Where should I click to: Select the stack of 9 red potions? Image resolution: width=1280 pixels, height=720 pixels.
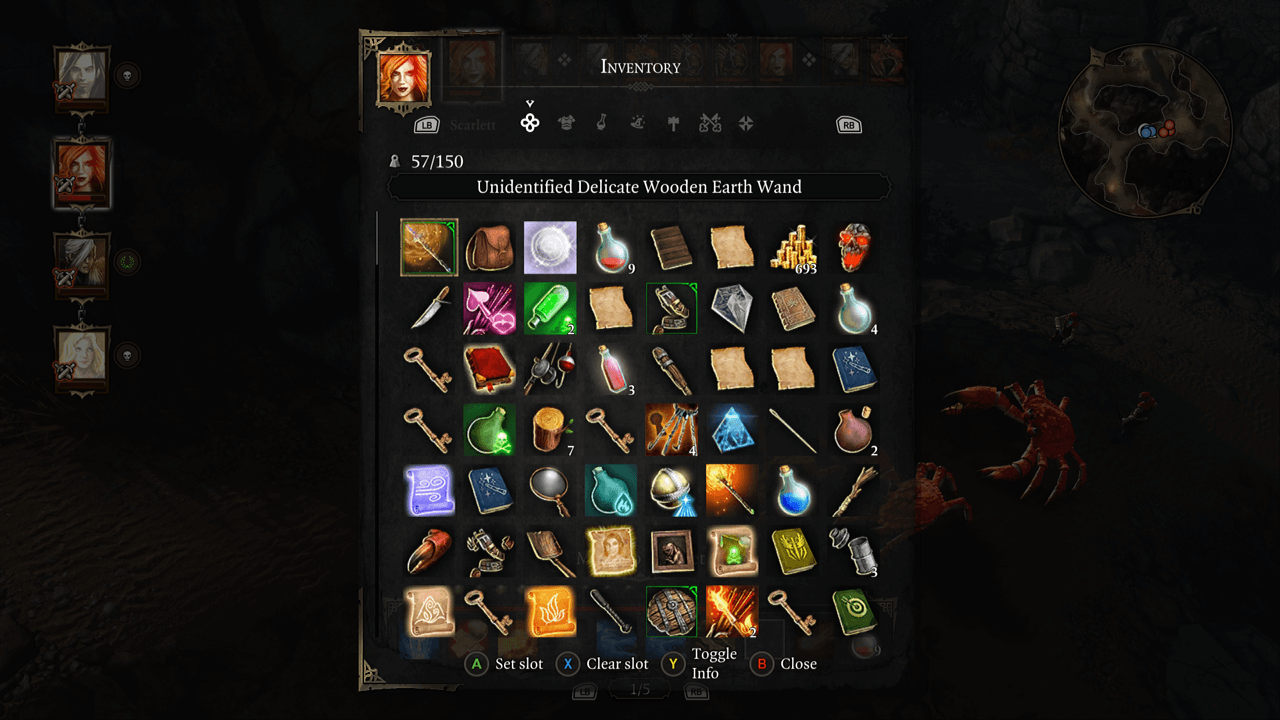coord(611,247)
